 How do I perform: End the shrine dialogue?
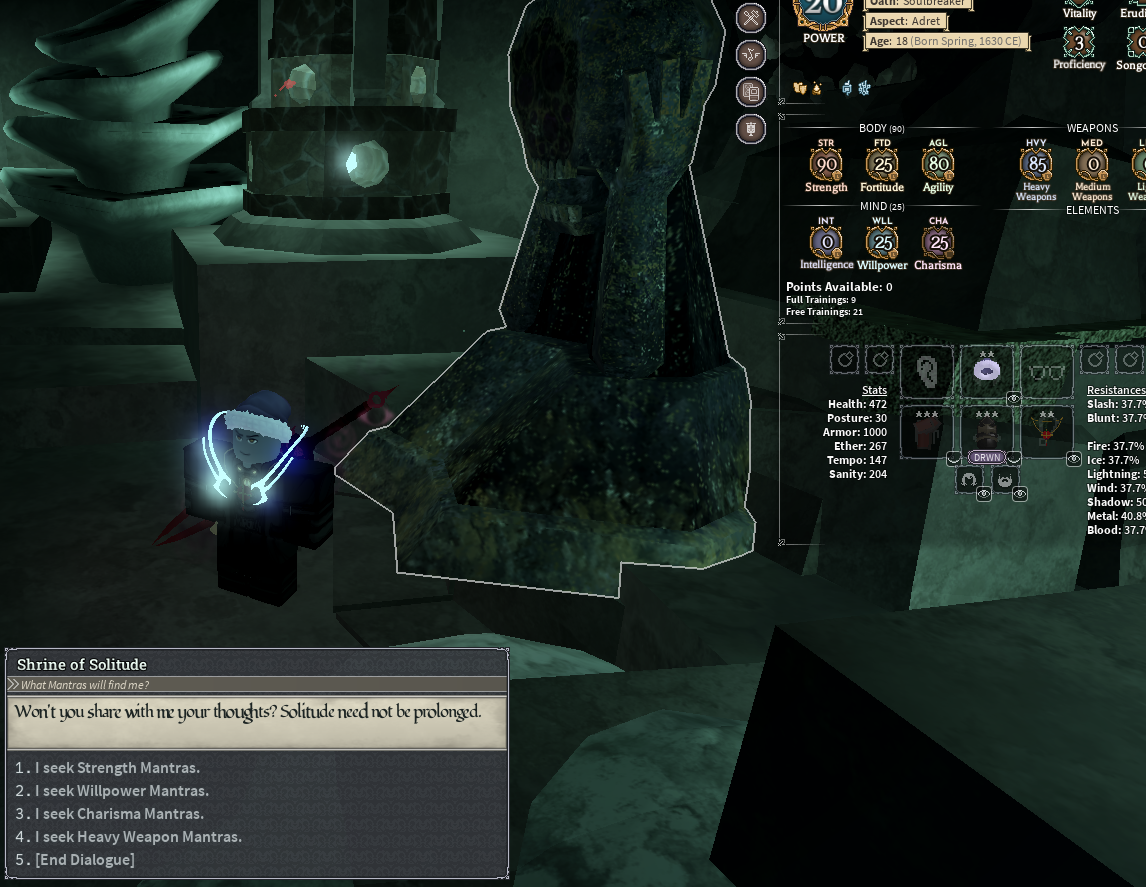click(84, 860)
